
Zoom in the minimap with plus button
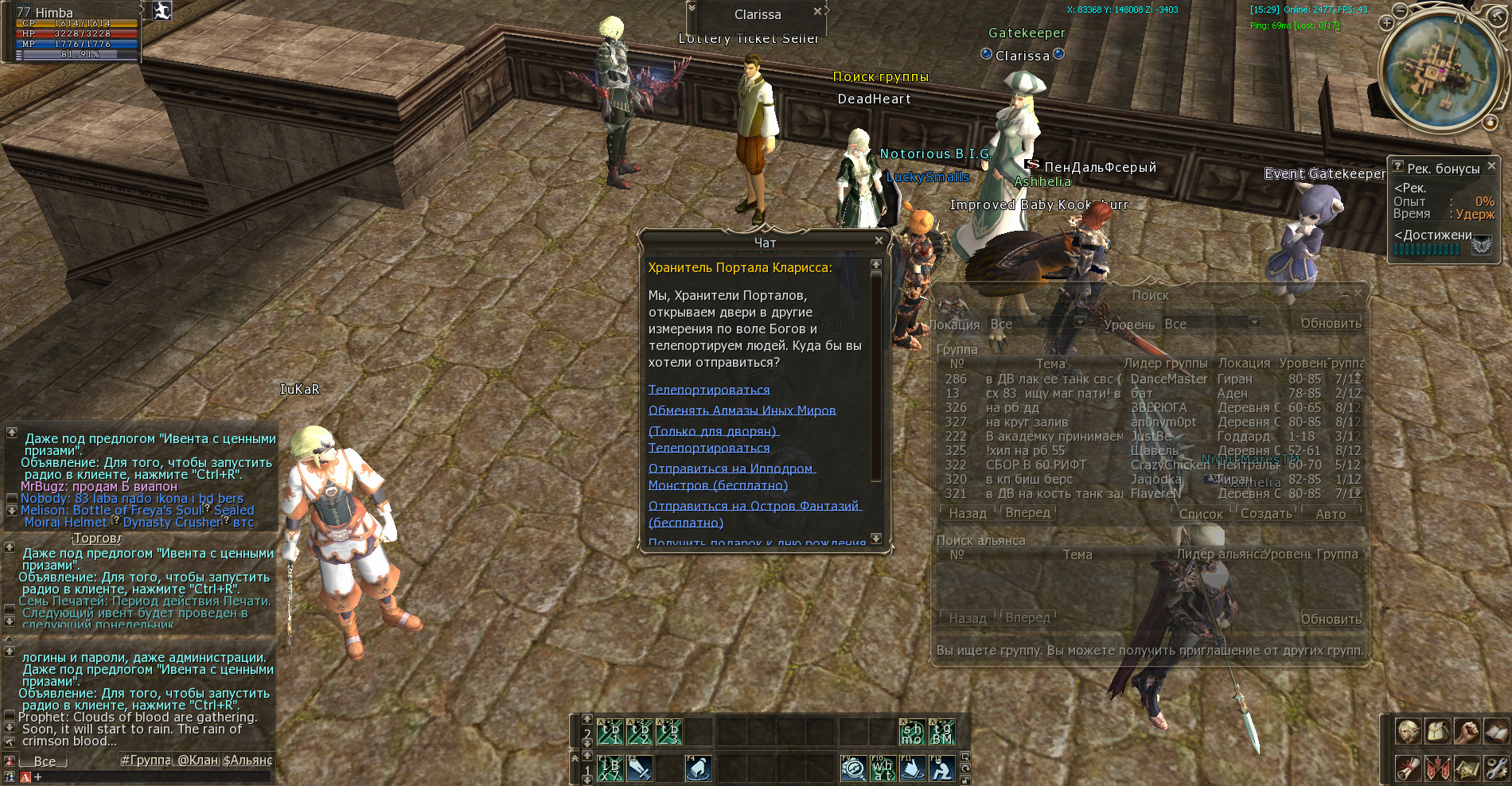[1386, 23]
